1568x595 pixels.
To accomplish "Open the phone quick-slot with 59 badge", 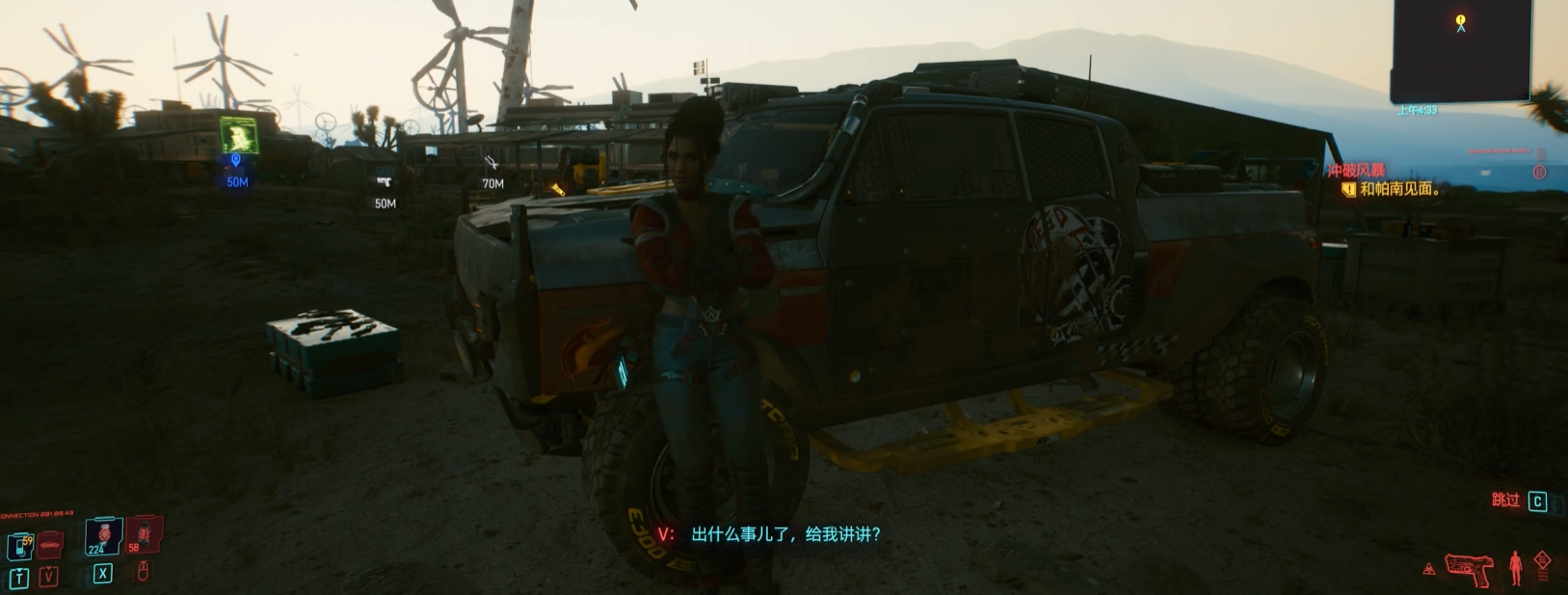I will (20, 547).
